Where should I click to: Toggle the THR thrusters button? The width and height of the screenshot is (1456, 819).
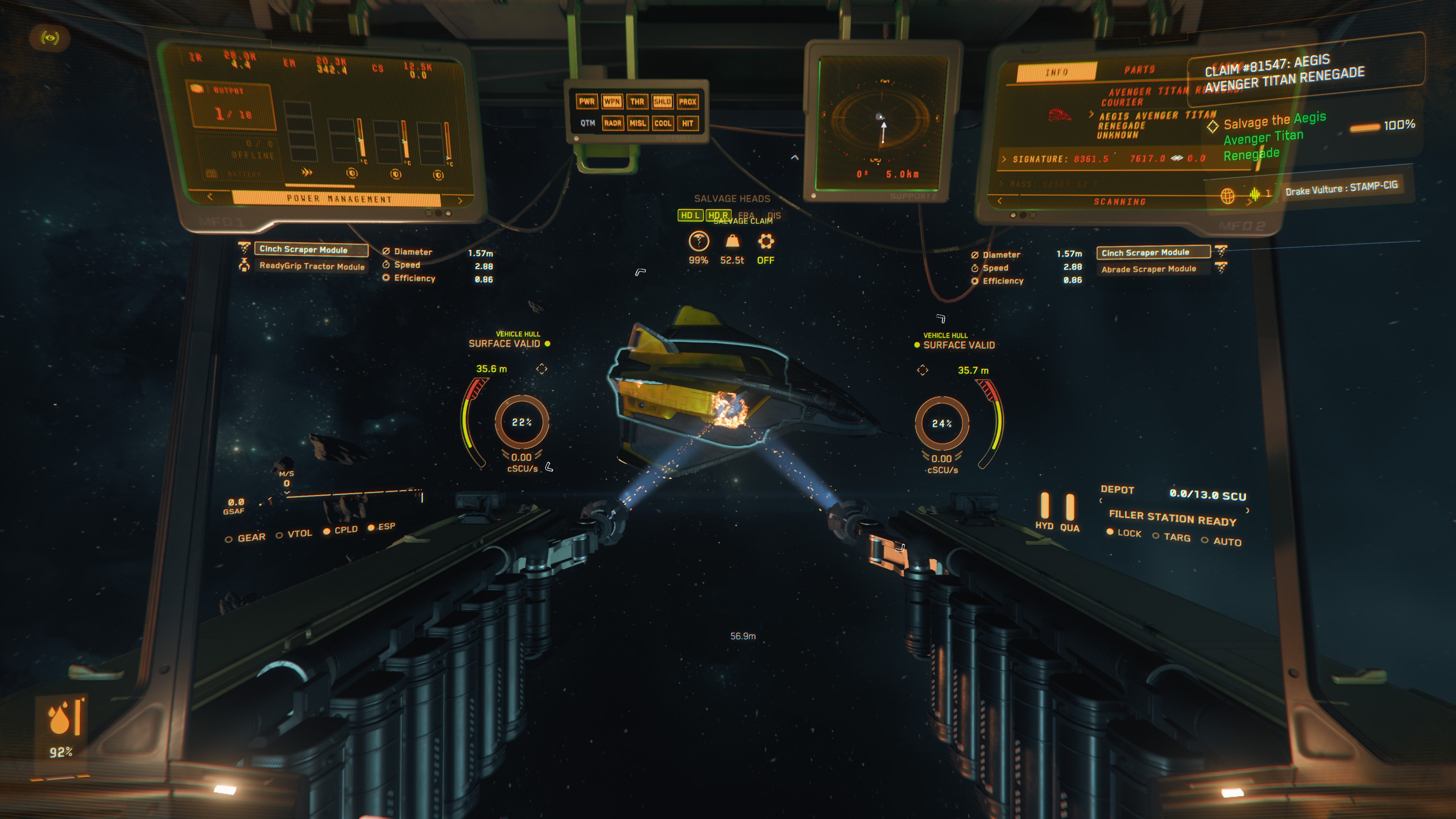click(x=637, y=102)
